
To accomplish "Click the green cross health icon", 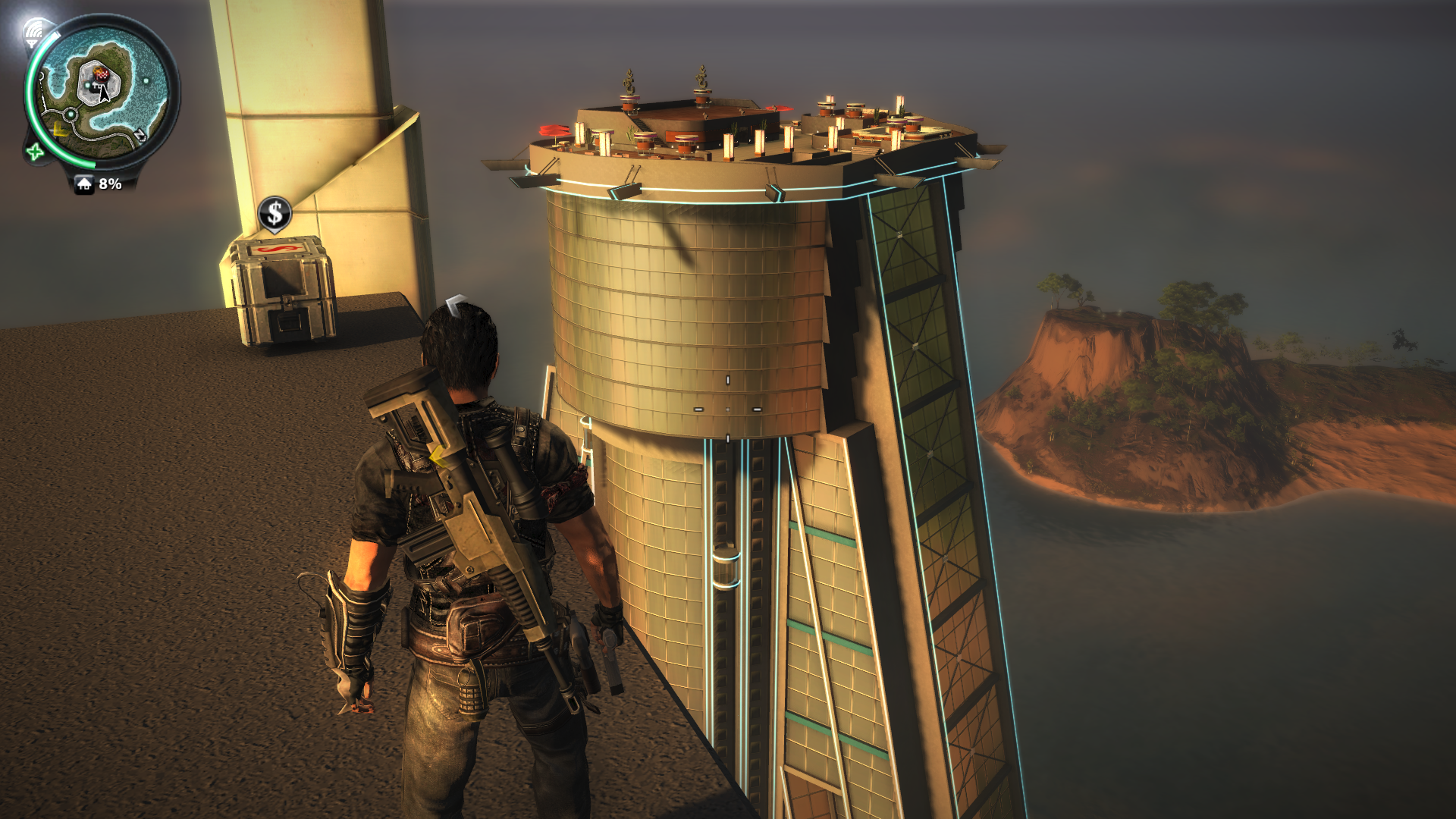I will (34, 152).
